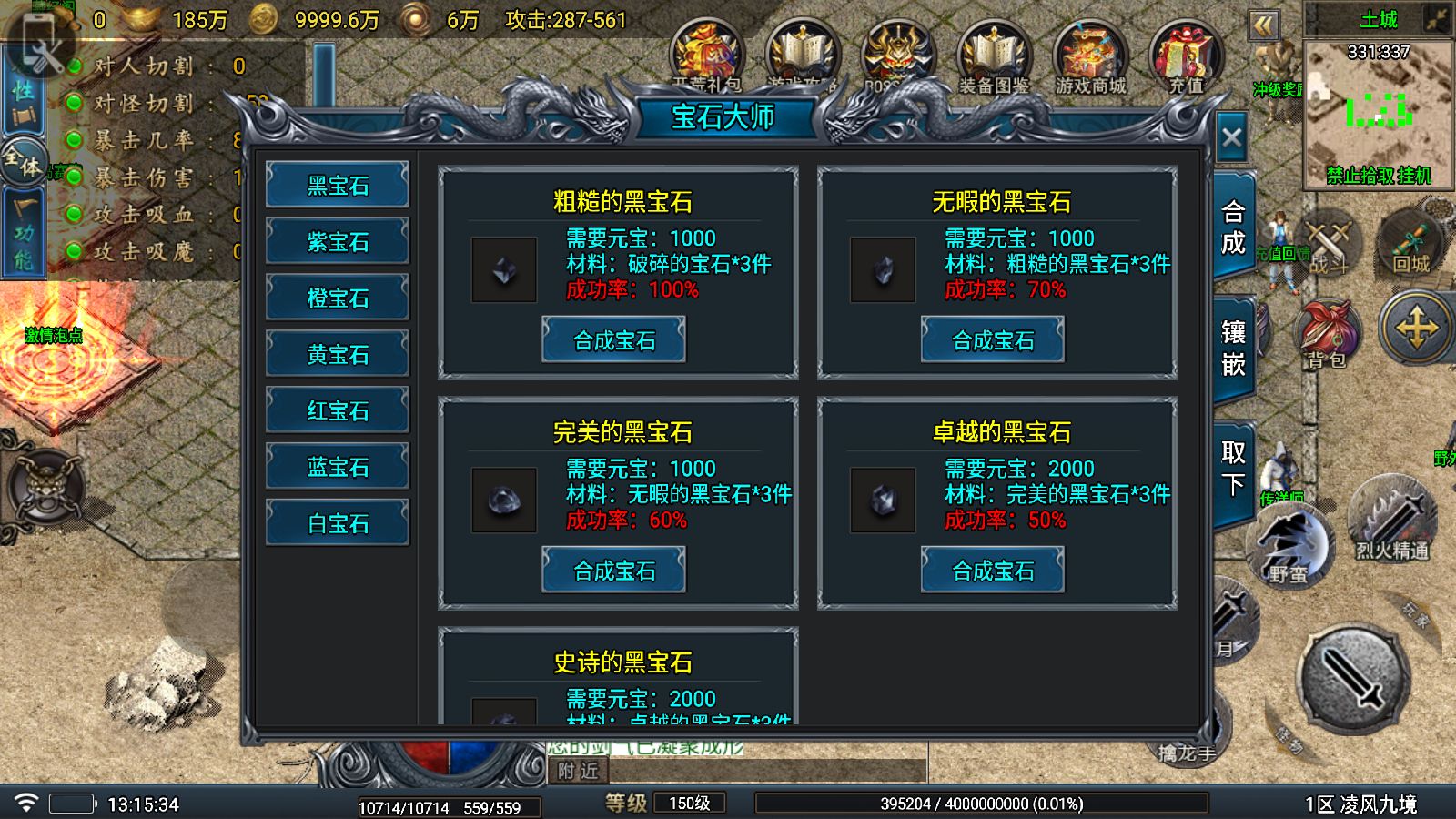The image size is (1456, 819).
Task: Click the 无暇的黑宝石 gem thumbnail
Action: tap(881, 268)
